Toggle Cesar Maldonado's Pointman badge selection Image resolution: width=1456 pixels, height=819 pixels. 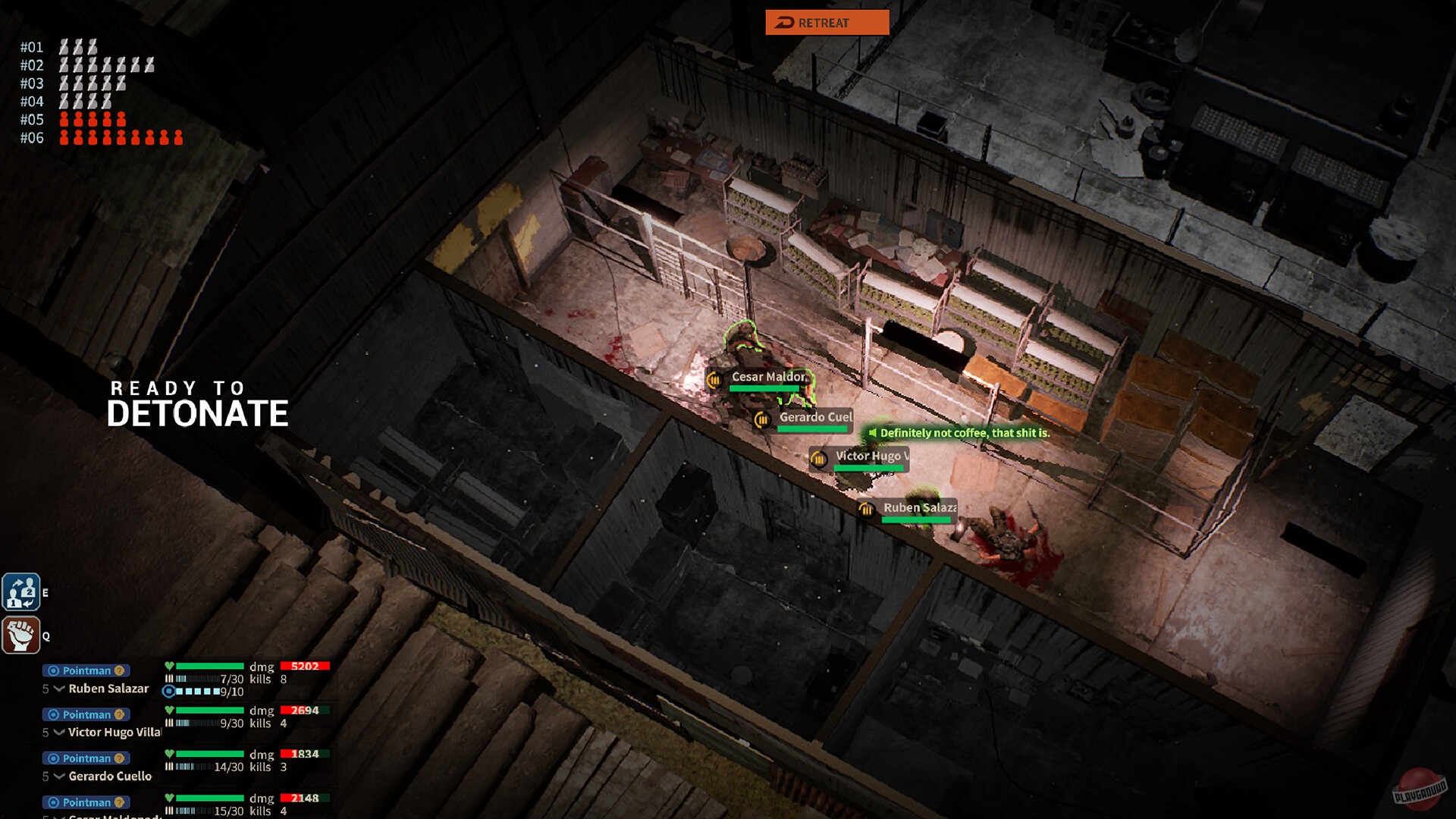(85, 802)
